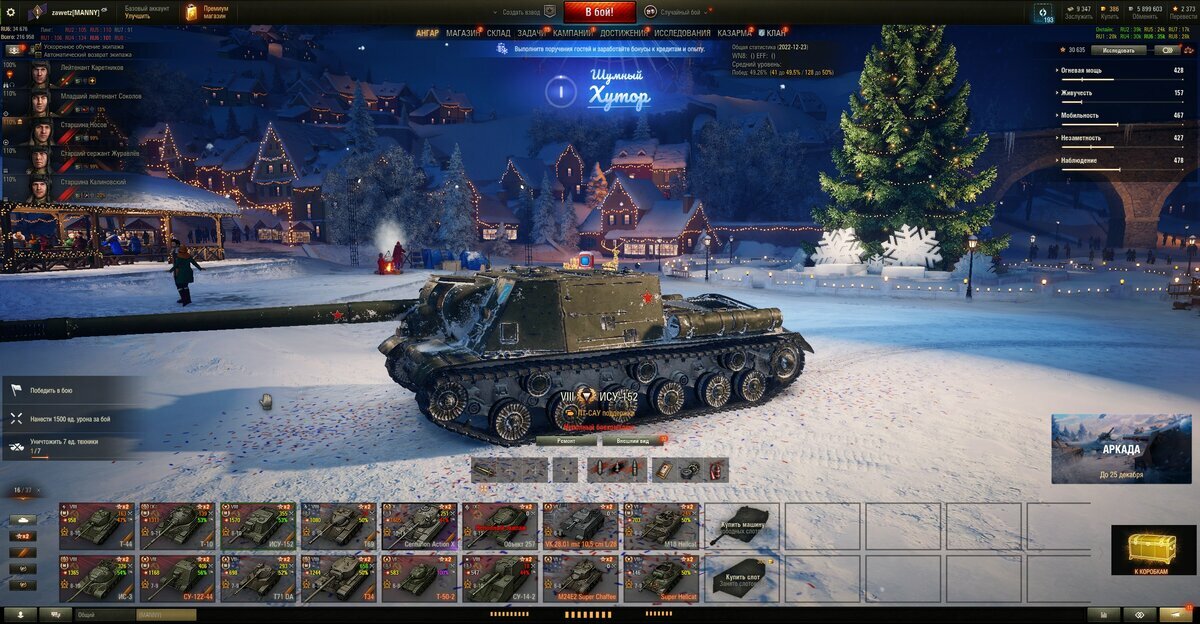This screenshot has width=1200, height=624.
Task: Open the ЗАДАЧИ tab
Action: [x=532, y=33]
